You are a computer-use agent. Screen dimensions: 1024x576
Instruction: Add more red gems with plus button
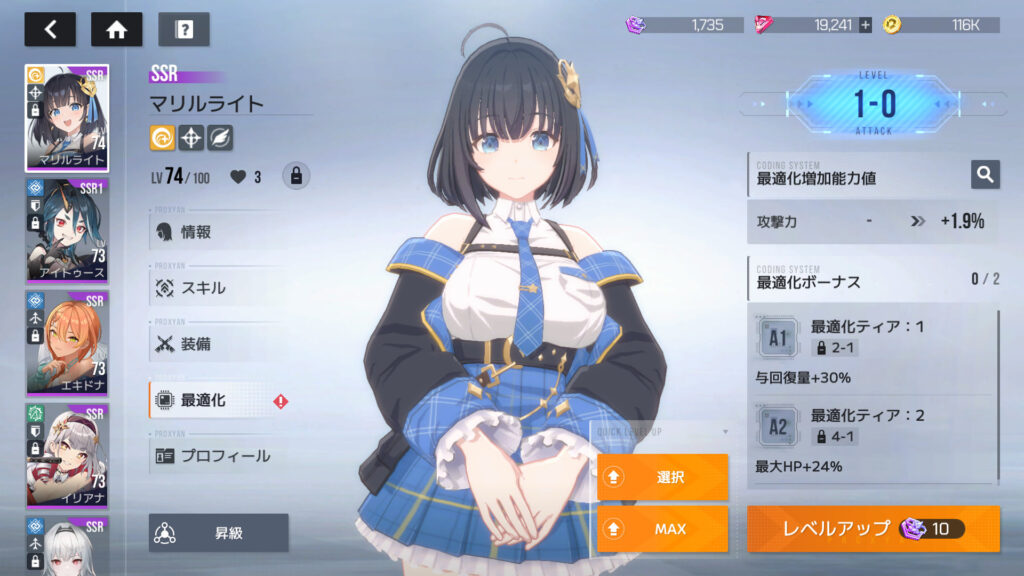pos(865,25)
